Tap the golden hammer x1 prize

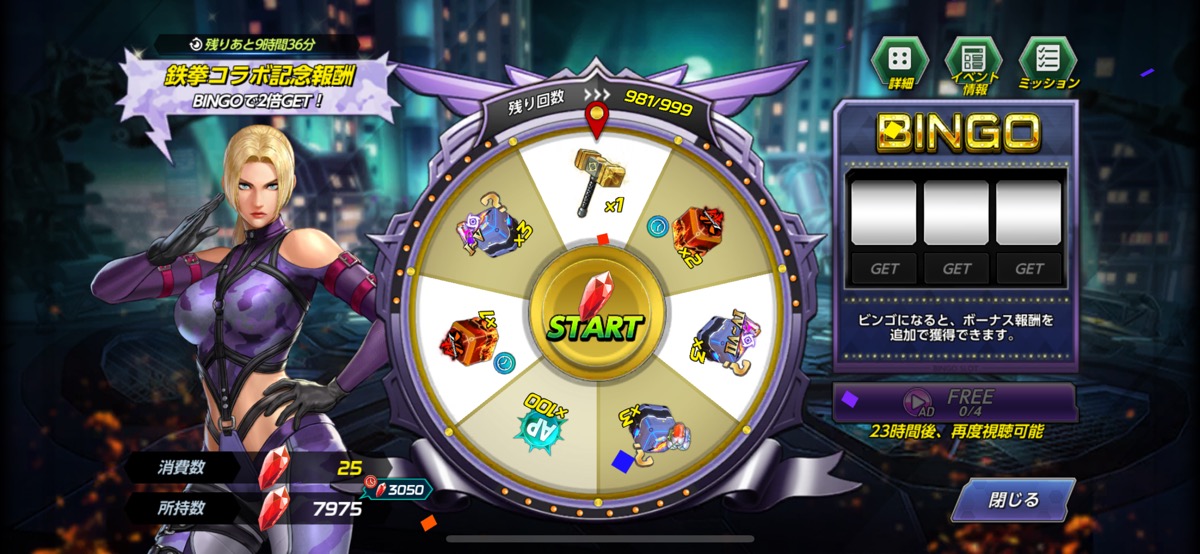pos(595,185)
